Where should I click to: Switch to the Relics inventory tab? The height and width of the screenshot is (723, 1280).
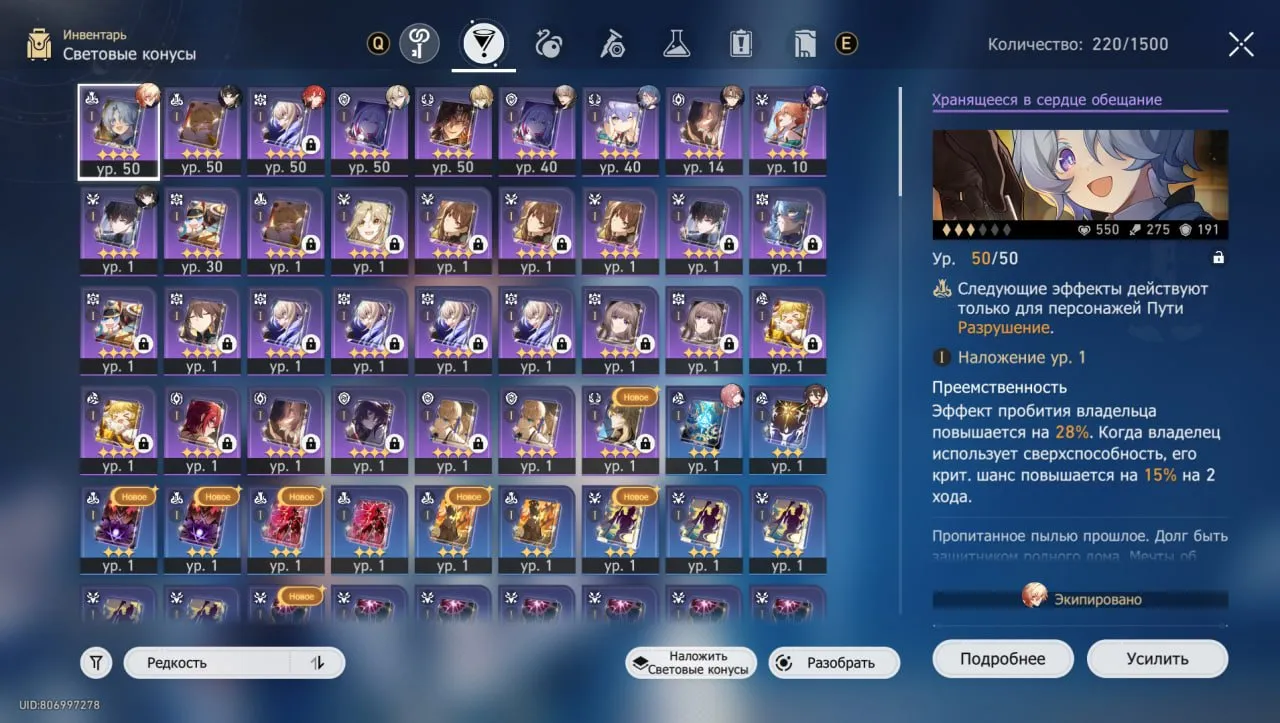548,44
